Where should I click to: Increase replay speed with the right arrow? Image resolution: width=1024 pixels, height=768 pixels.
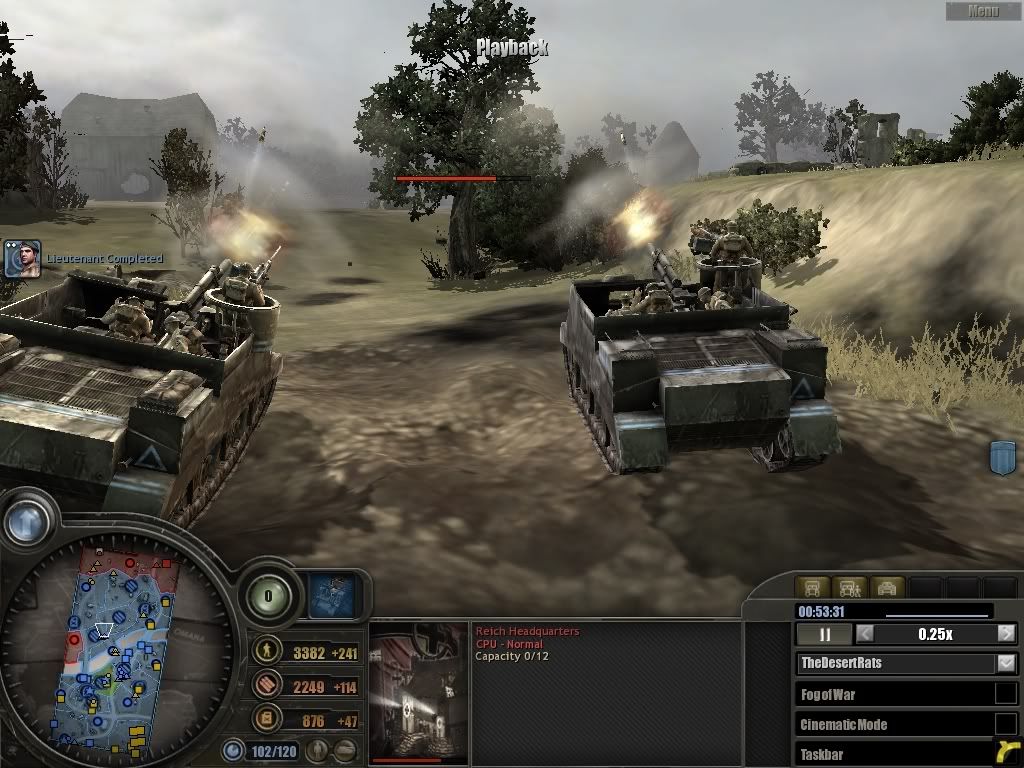click(1006, 634)
